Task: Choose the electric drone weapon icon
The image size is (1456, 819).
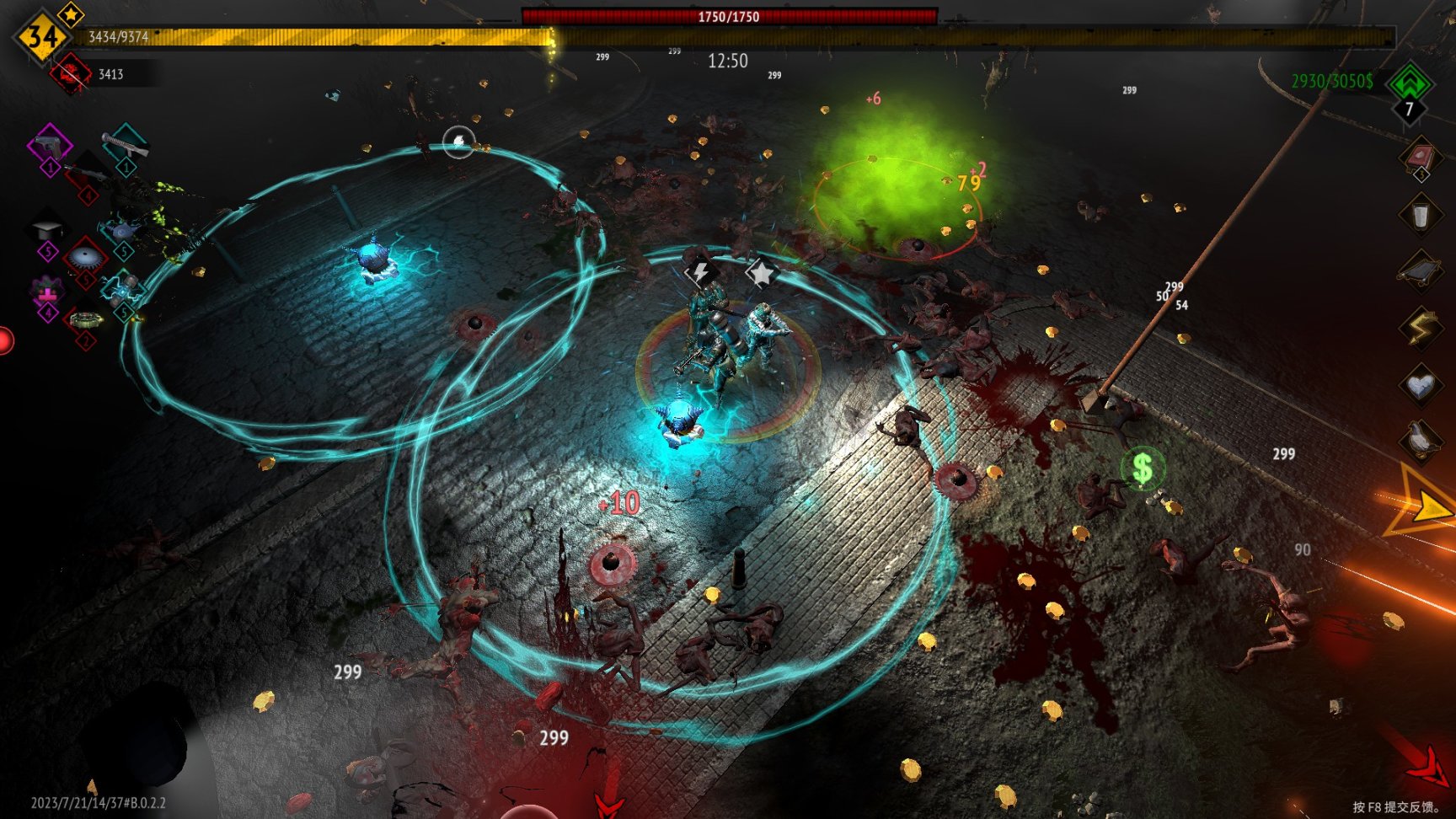Action: (123, 228)
